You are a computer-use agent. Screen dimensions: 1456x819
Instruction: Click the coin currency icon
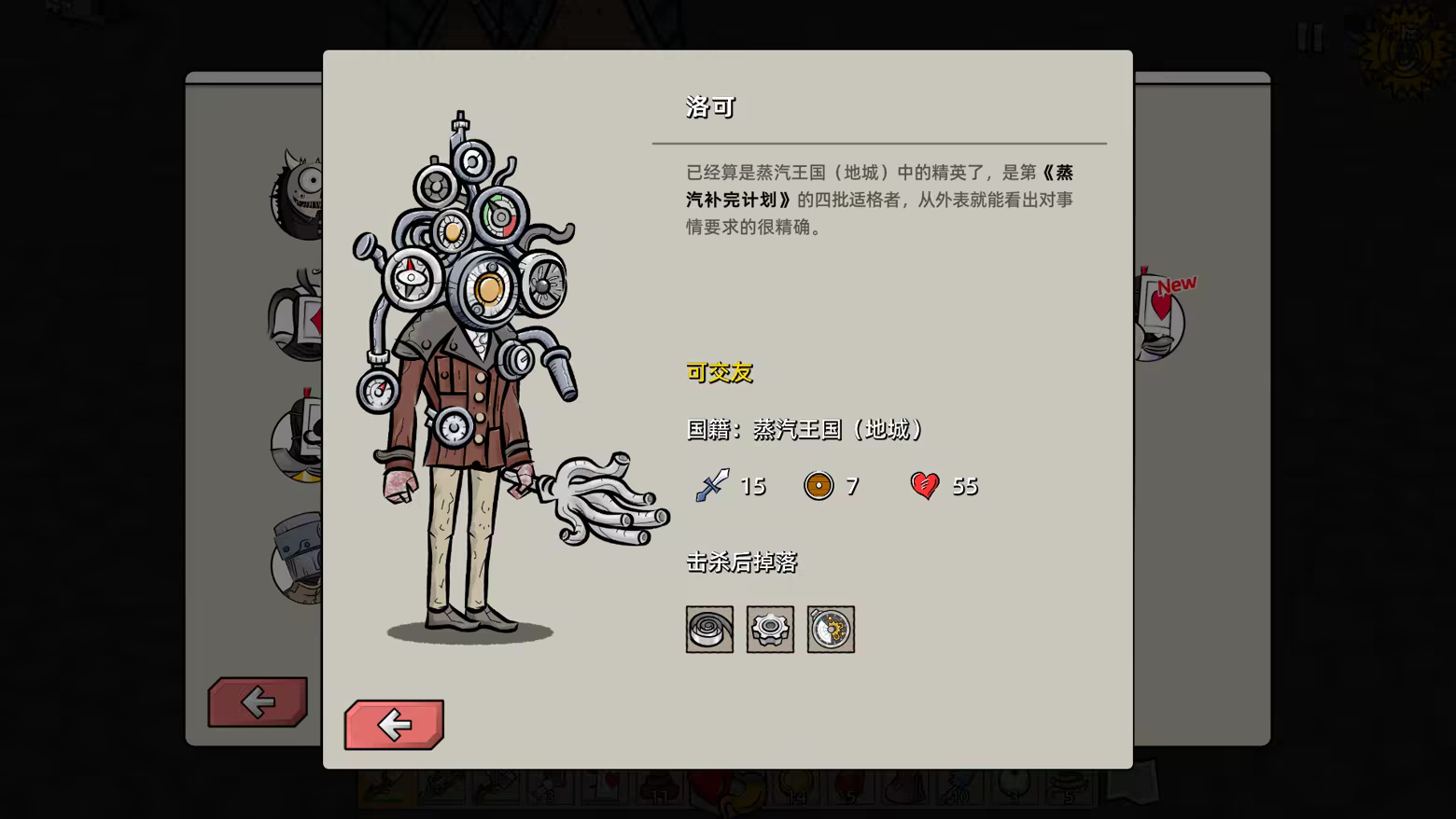819,486
